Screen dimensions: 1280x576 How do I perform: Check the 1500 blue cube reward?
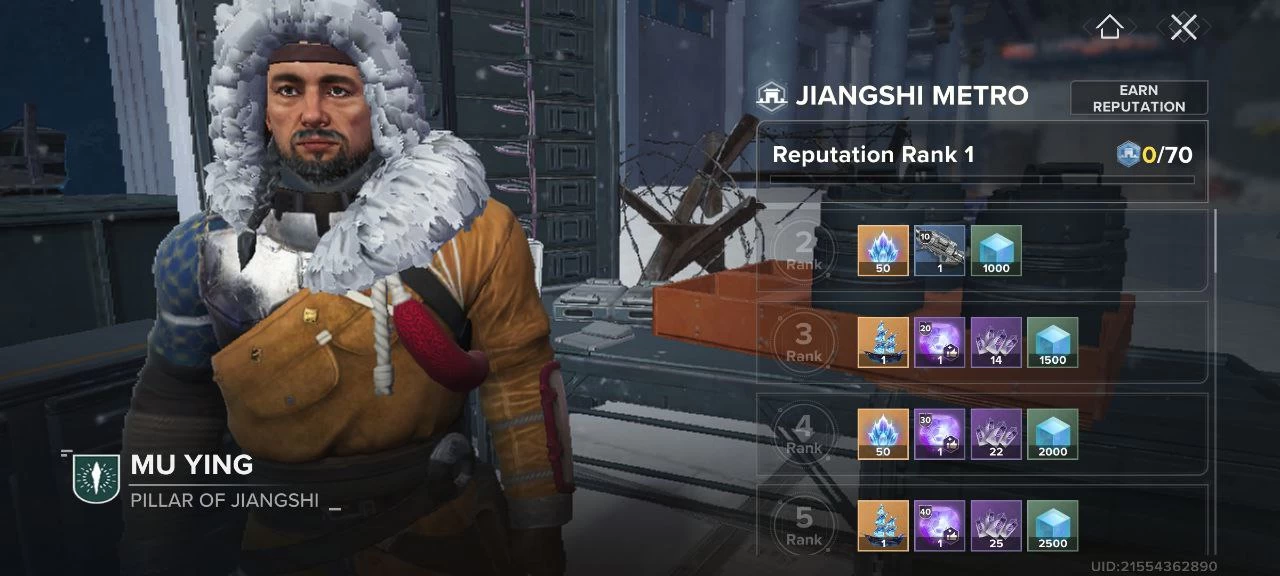click(1053, 342)
